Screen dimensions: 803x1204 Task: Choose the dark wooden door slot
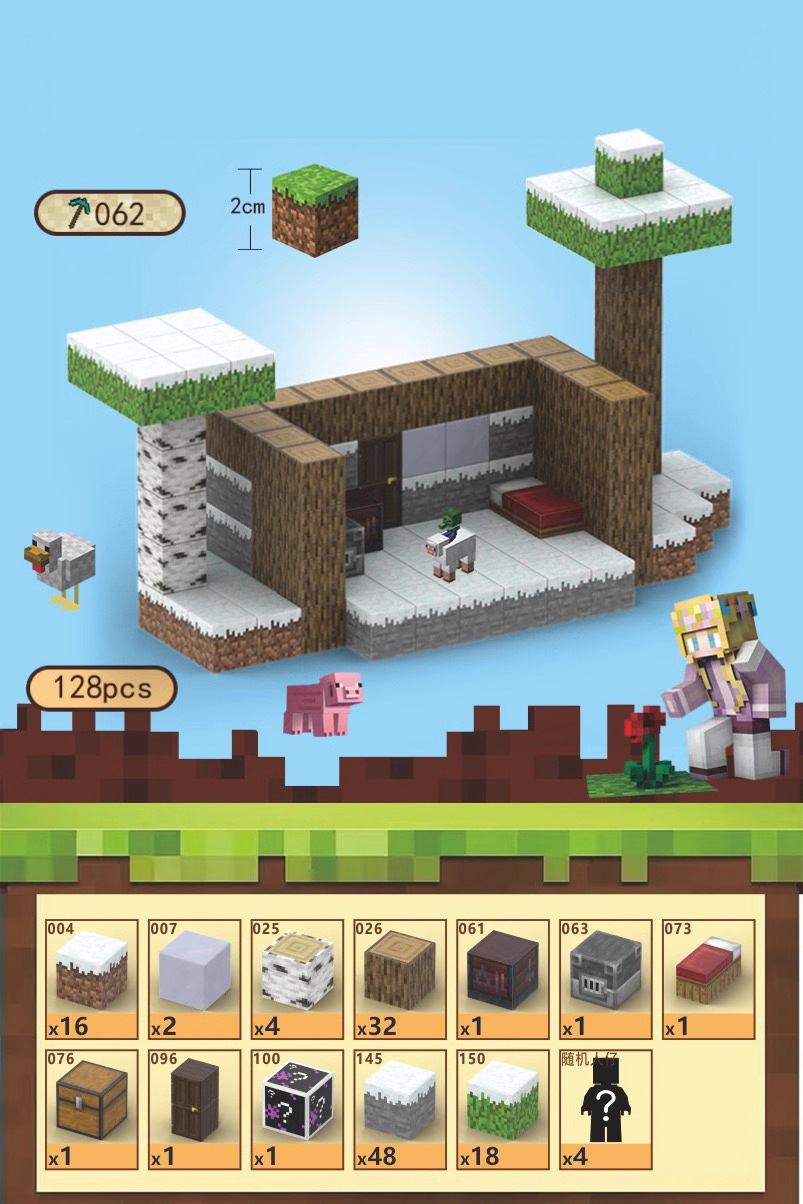(195, 1109)
